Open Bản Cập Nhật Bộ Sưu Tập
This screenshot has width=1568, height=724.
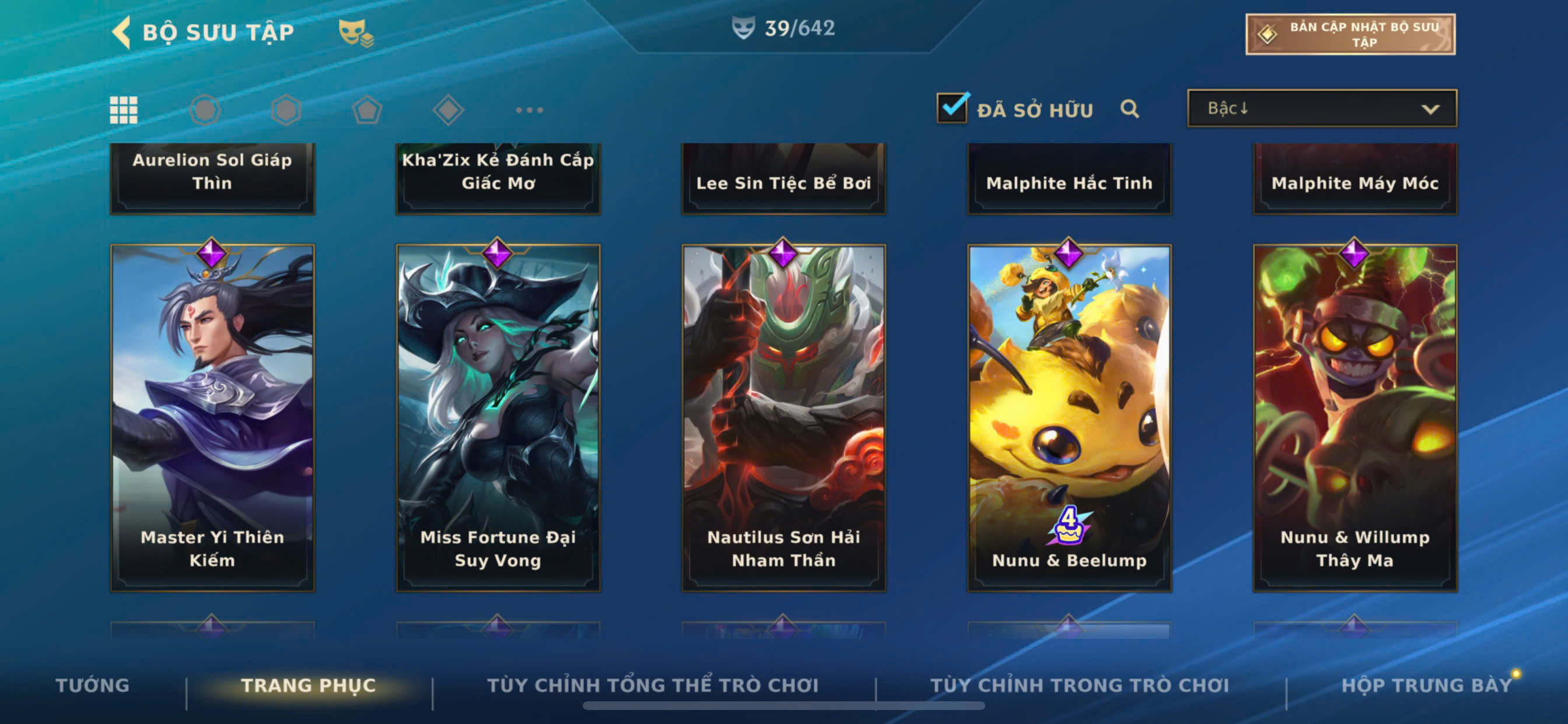[x=1349, y=34]
